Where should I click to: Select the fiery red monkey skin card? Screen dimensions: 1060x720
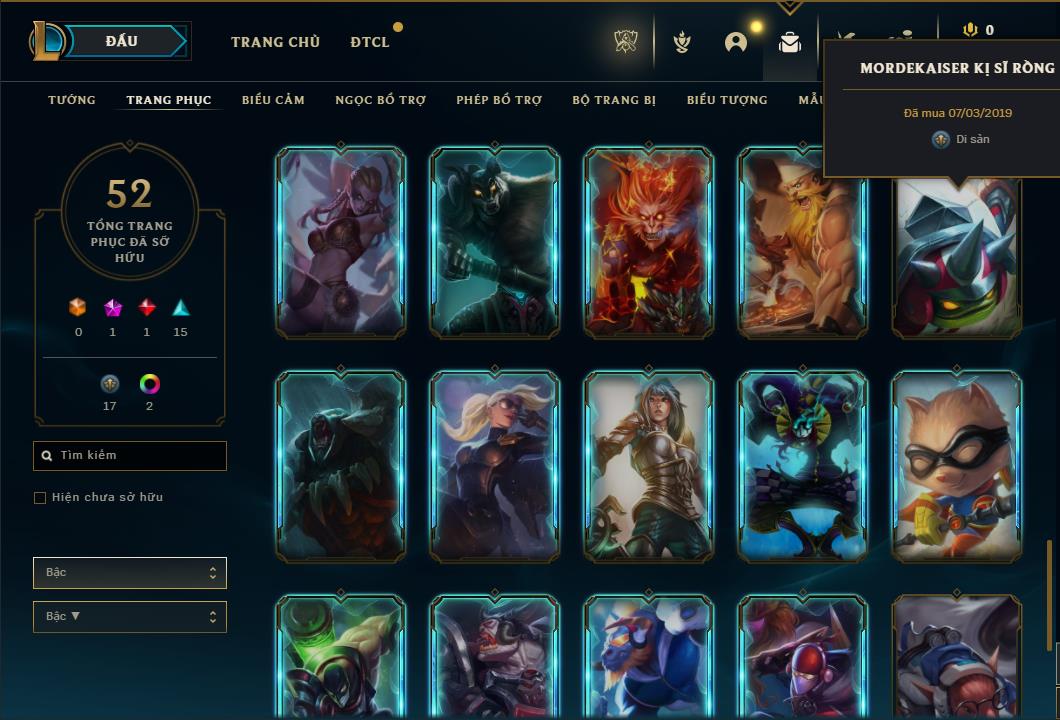(649, 242)
